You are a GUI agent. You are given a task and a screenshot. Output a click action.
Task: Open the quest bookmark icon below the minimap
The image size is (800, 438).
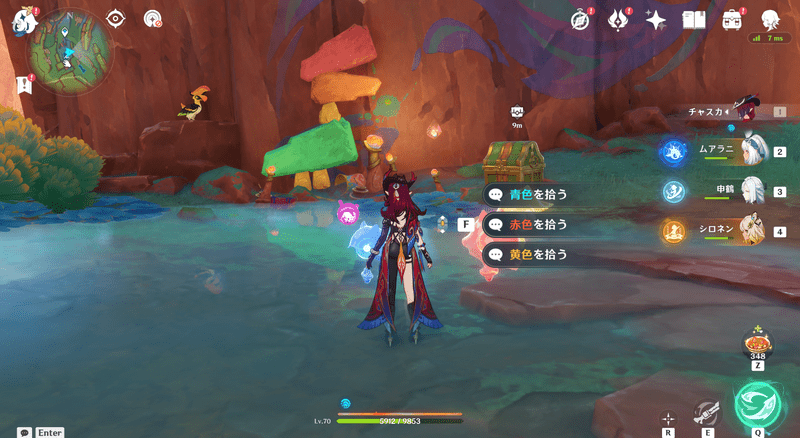point(22,85)
